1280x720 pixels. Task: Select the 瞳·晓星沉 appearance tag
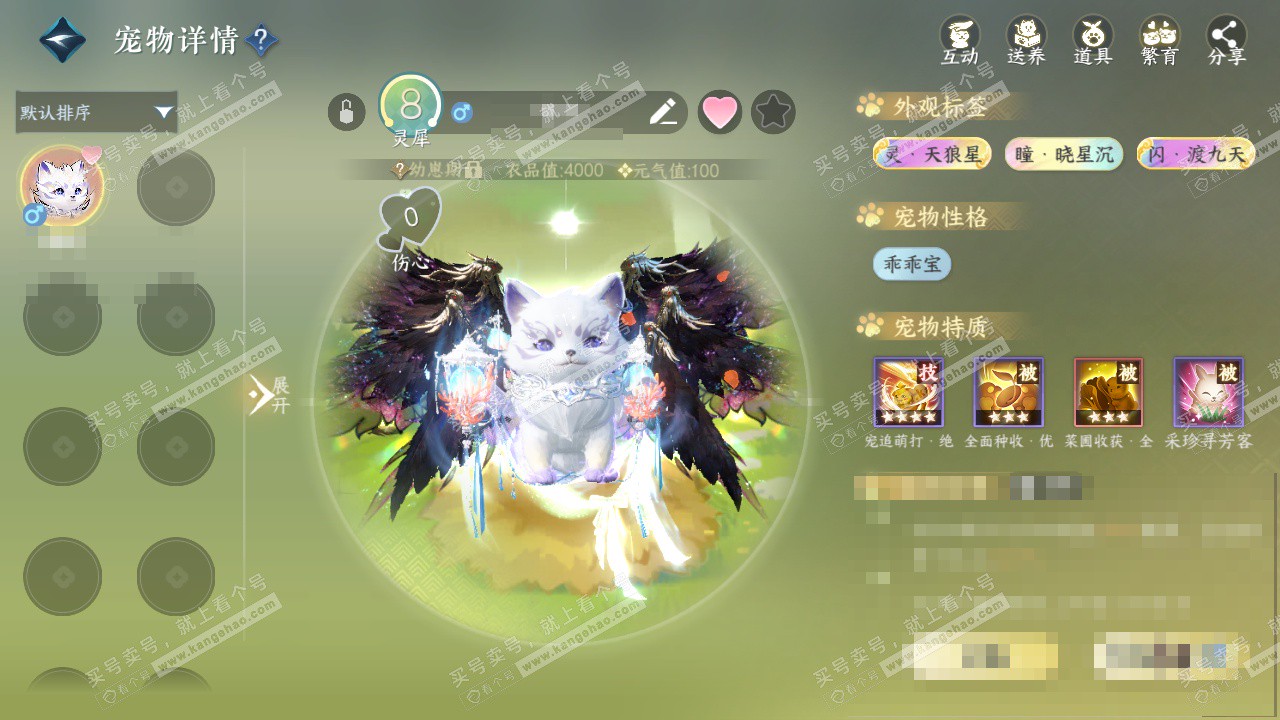1064,154
